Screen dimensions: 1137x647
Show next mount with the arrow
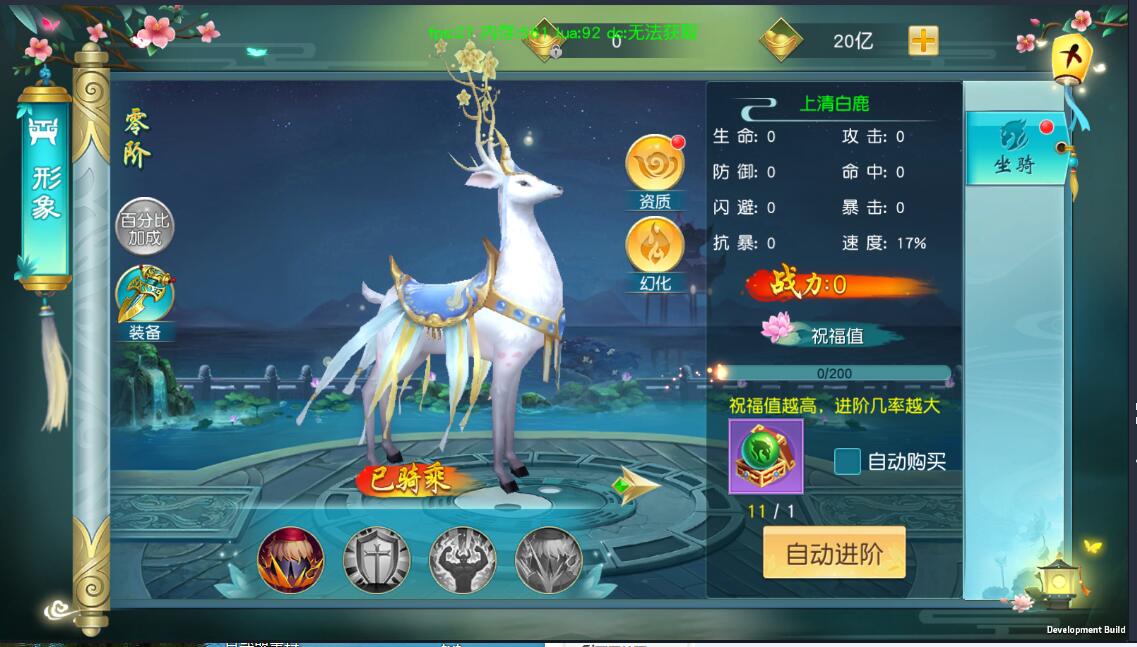[635, 486]
